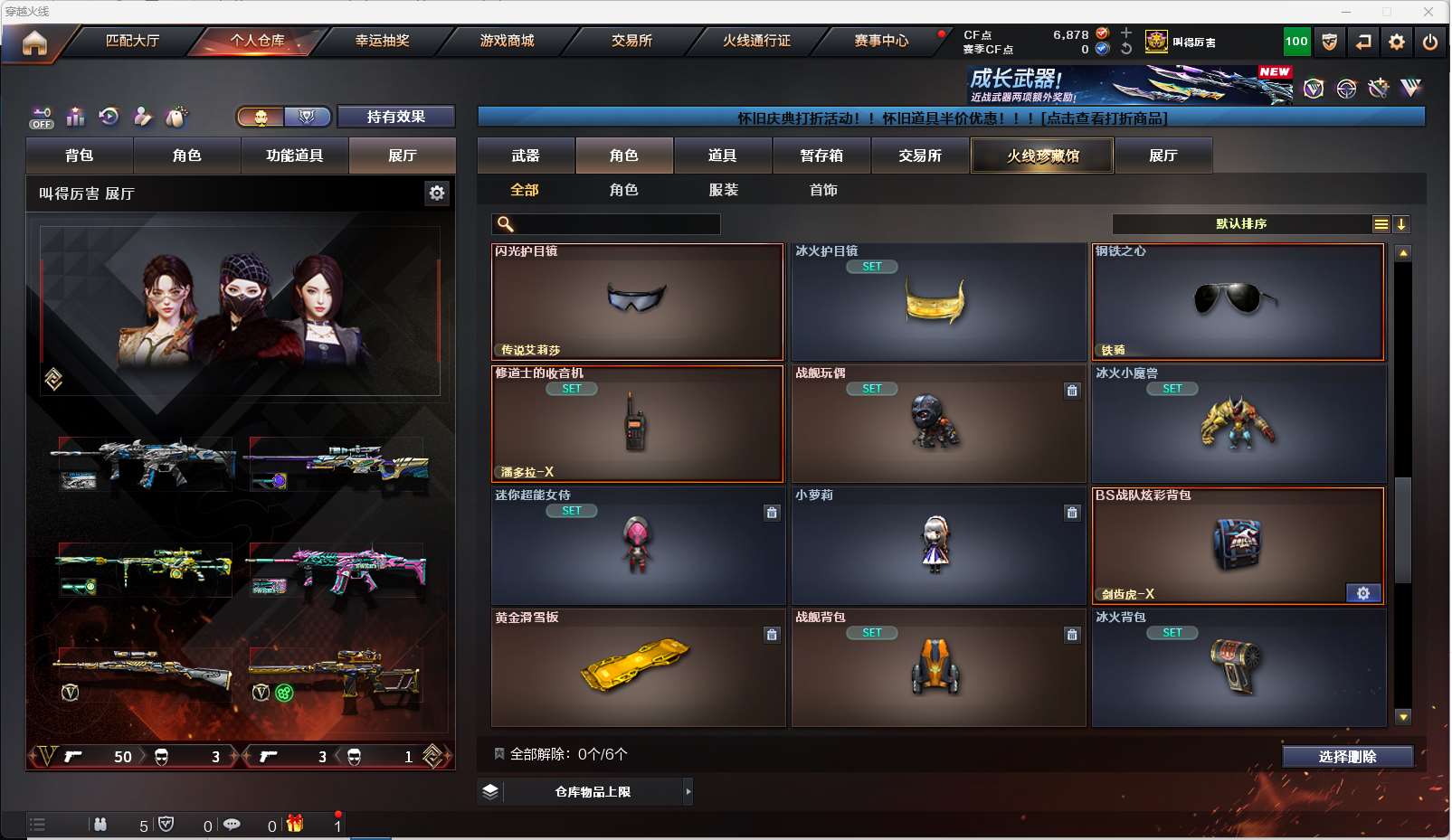Open the 仓库物品上限 button
1452x840 pixels.
(x=593, y=792)
